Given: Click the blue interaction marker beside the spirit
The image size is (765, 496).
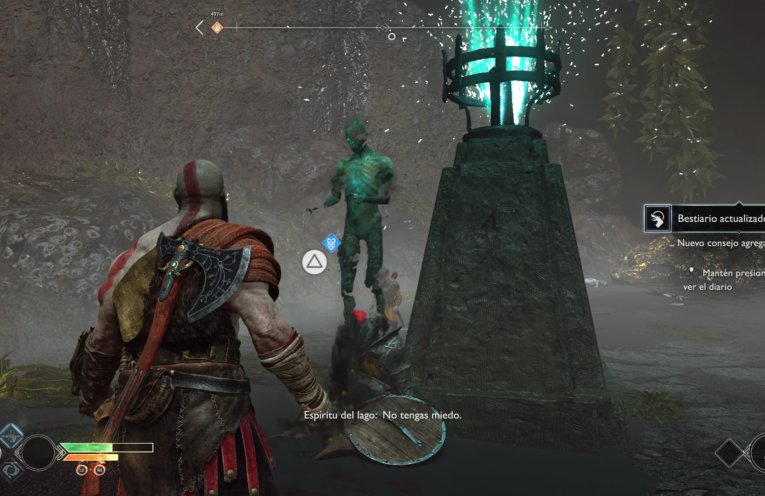Looking at the screenshot, I should click(333, 241).
